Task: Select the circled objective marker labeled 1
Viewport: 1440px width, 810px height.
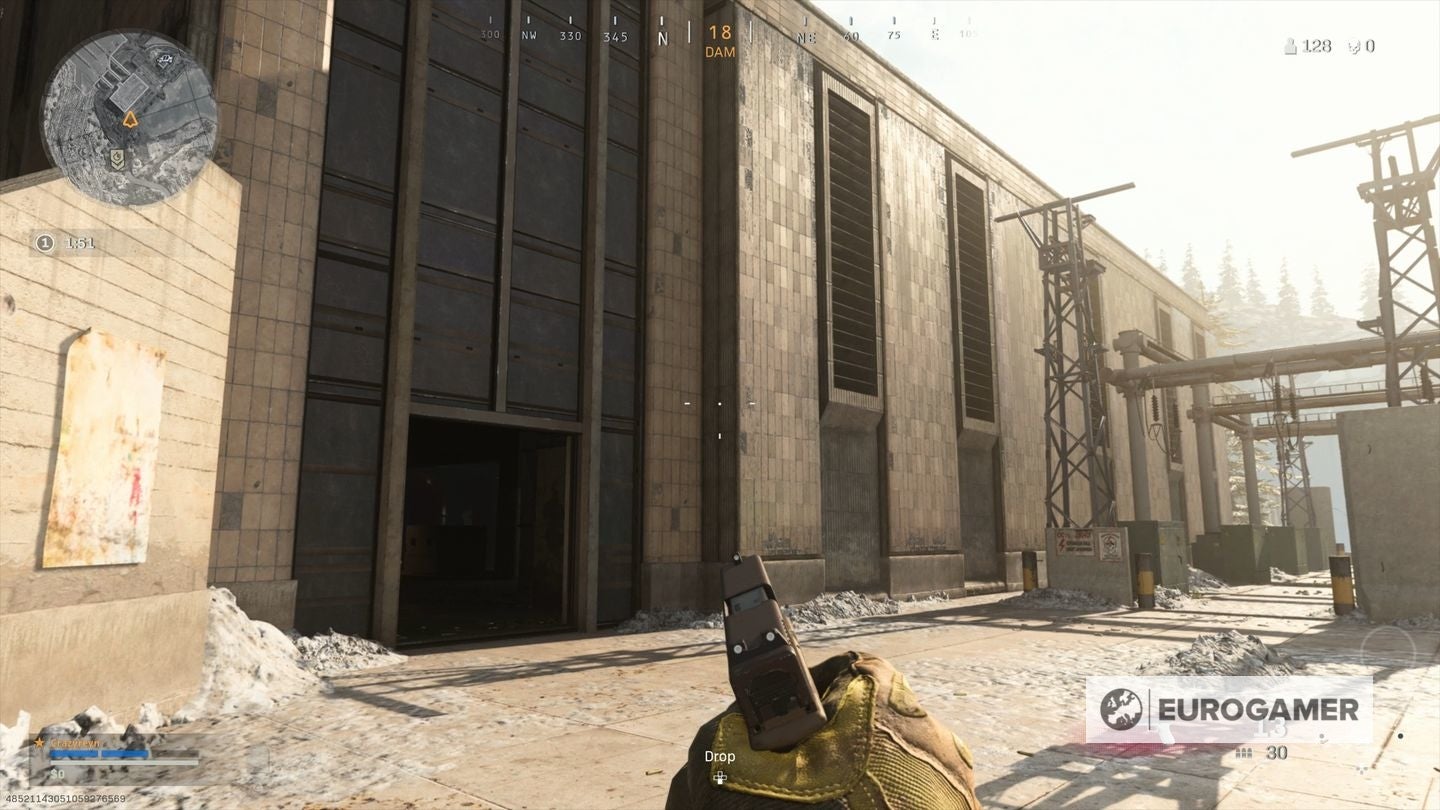Action: (44, 243)
